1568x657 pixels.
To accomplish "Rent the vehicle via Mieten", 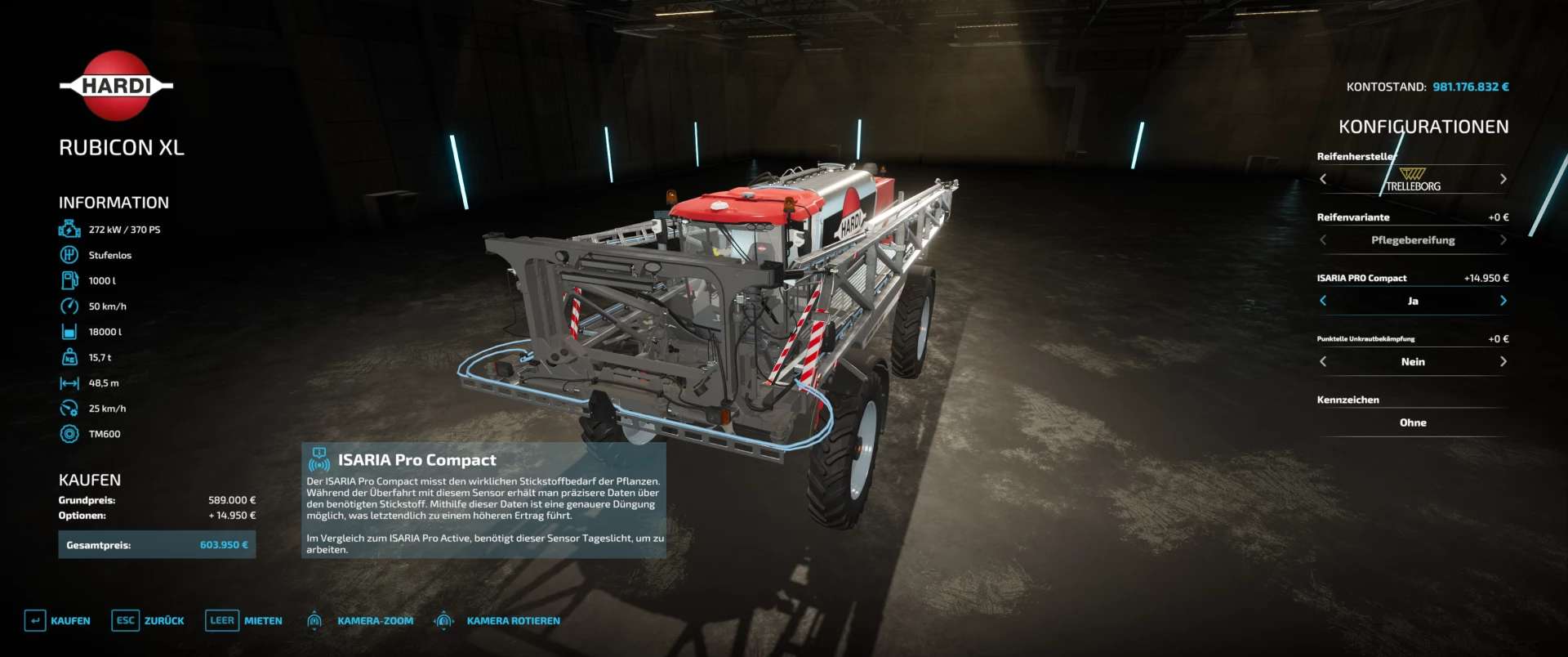I will 244,621.
